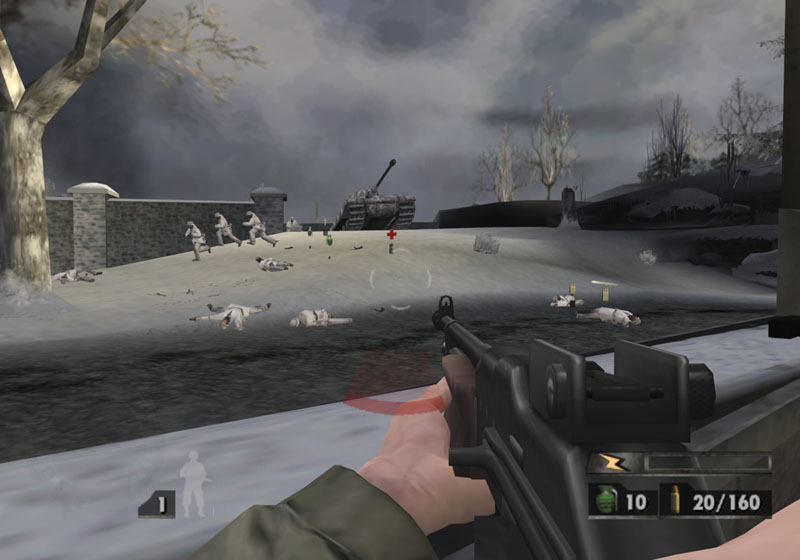Activate the lightning bolt sprint icon
This screenshot has height=560, width=800.
(608, 462)
